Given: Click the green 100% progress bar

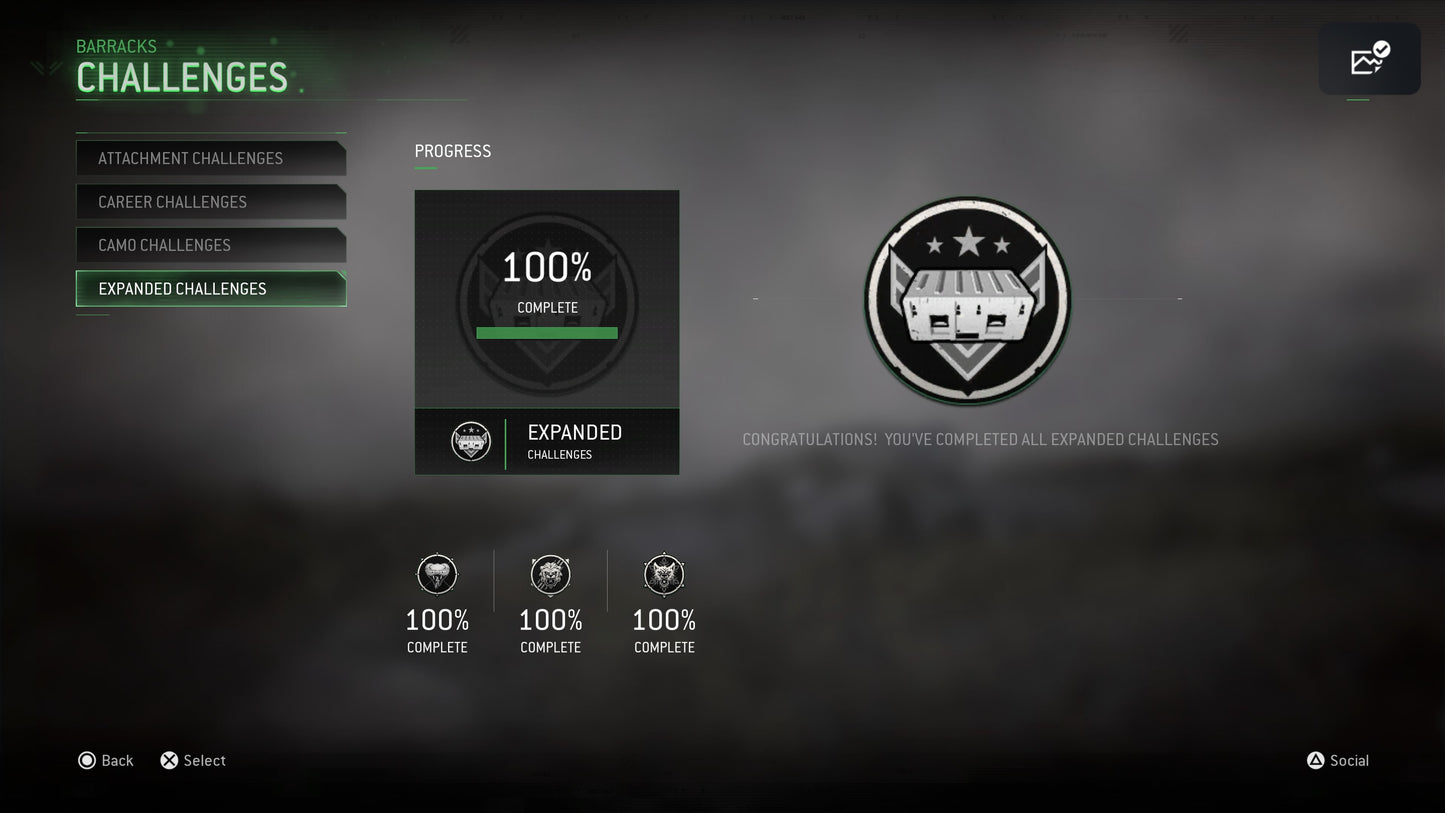Looking at the screenshot, I should pos(547,333).
